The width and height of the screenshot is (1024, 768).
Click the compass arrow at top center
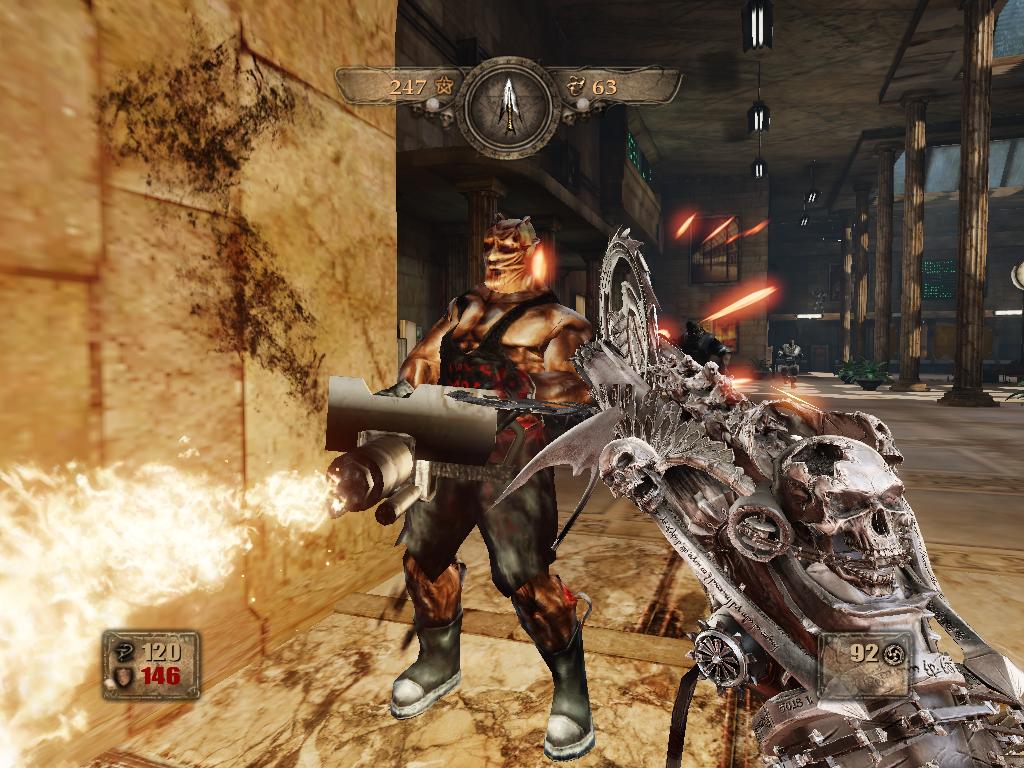(511, 106)
